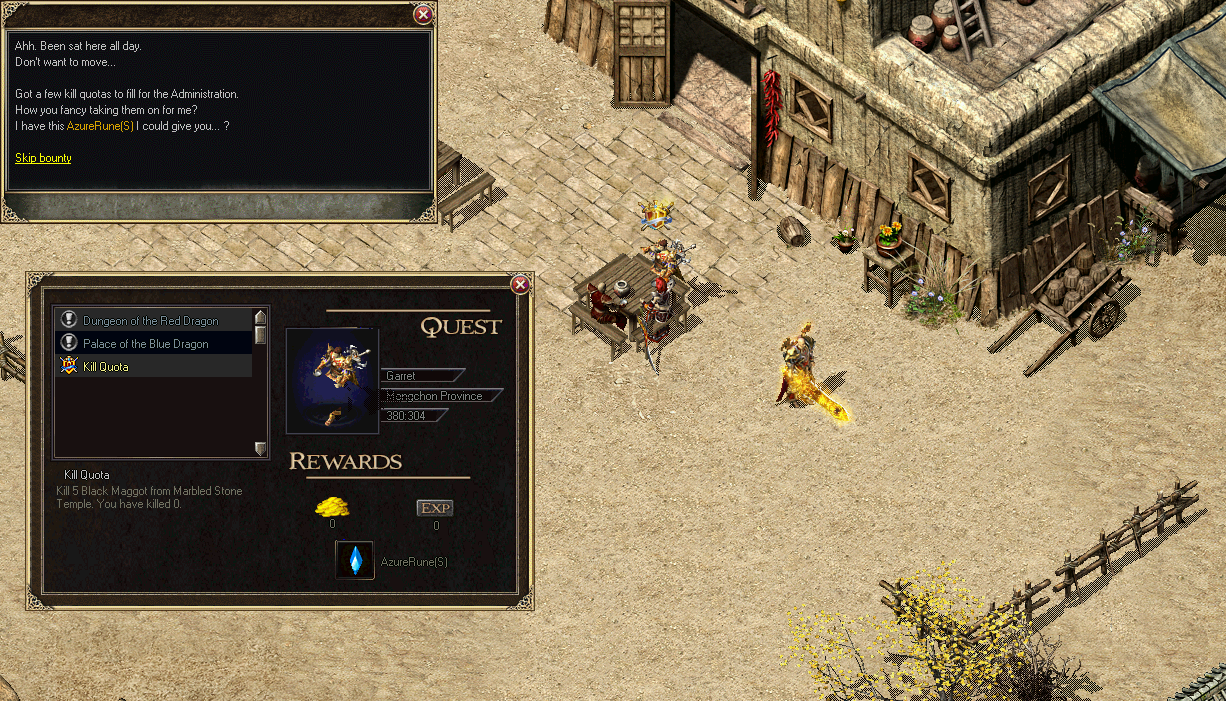Click the quest list scroll-down arrow
Screen dimensions: 1226x701
pyautogui.click(x=261, y=449)
